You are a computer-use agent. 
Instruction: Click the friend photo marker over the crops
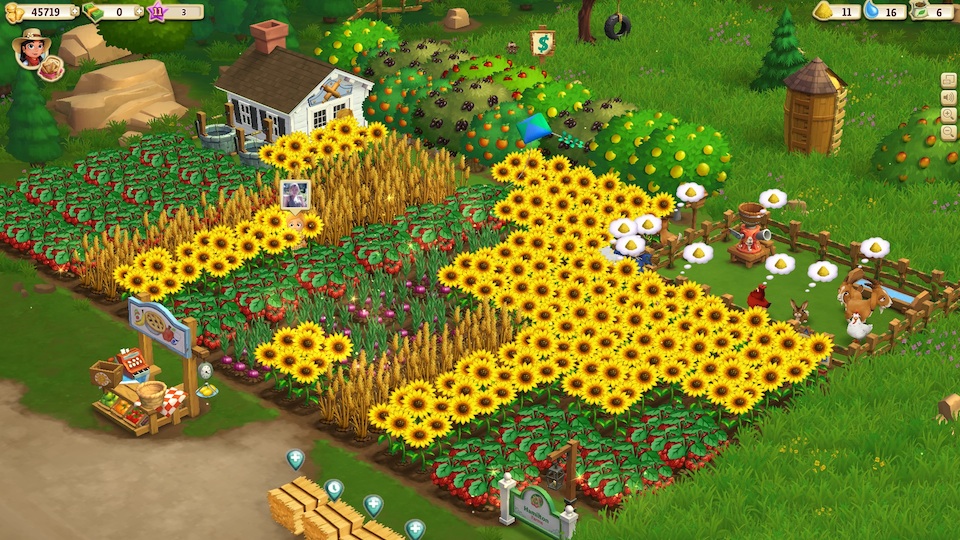coord(294,194)
